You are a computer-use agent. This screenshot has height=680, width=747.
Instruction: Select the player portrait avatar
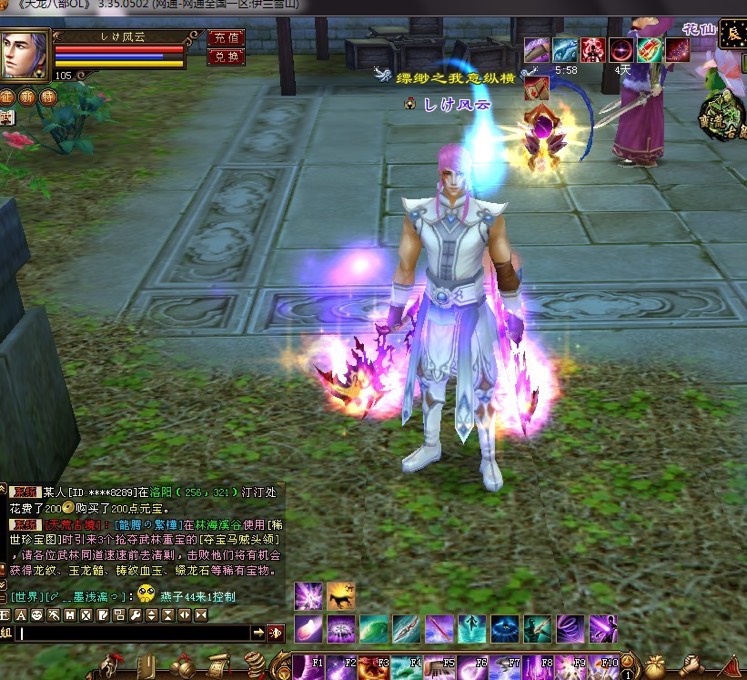pyautogui.click(x=26, y=55)
